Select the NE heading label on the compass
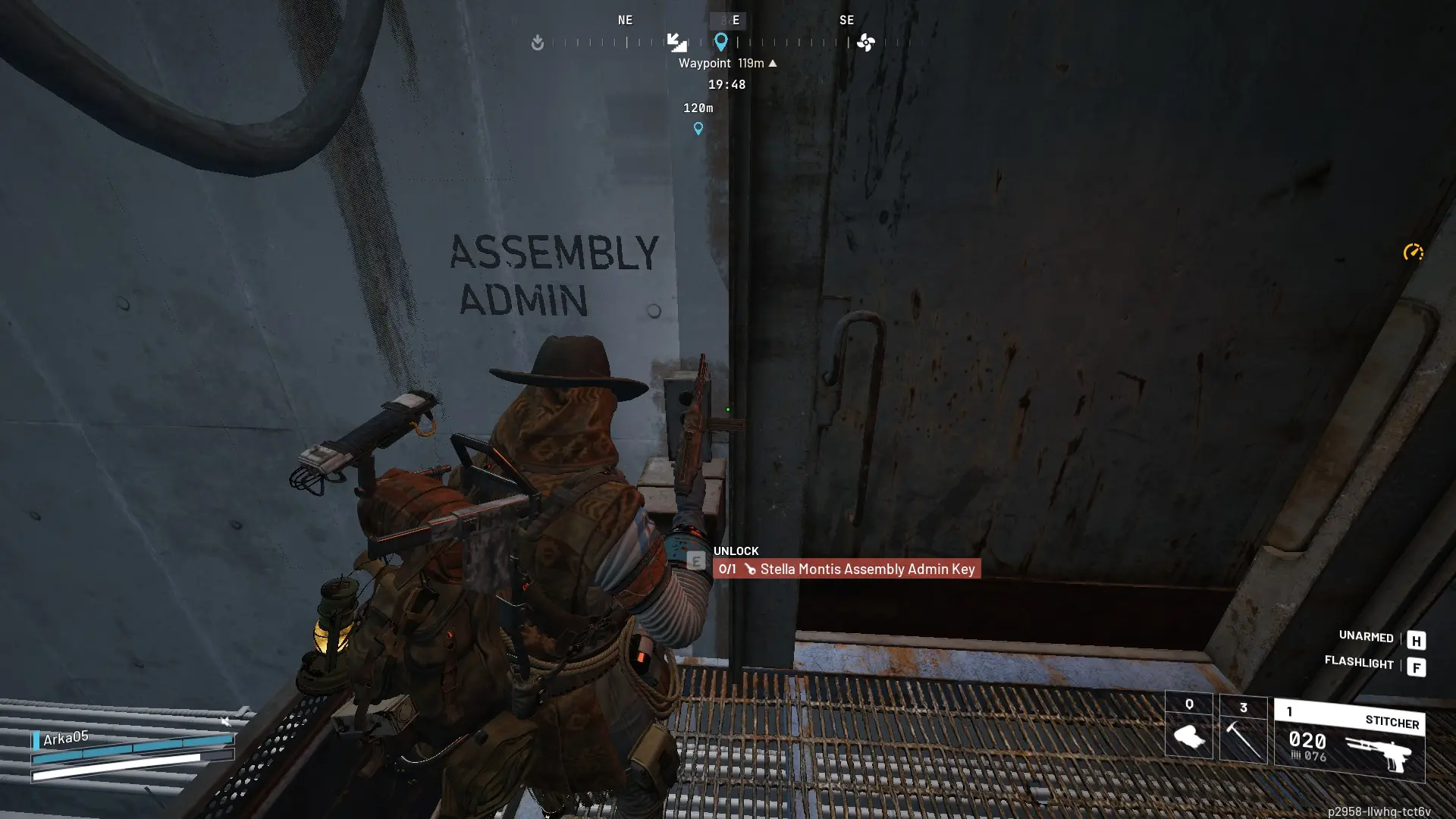This screenshot has height=819, width=1456. click(x=625, y=20)
